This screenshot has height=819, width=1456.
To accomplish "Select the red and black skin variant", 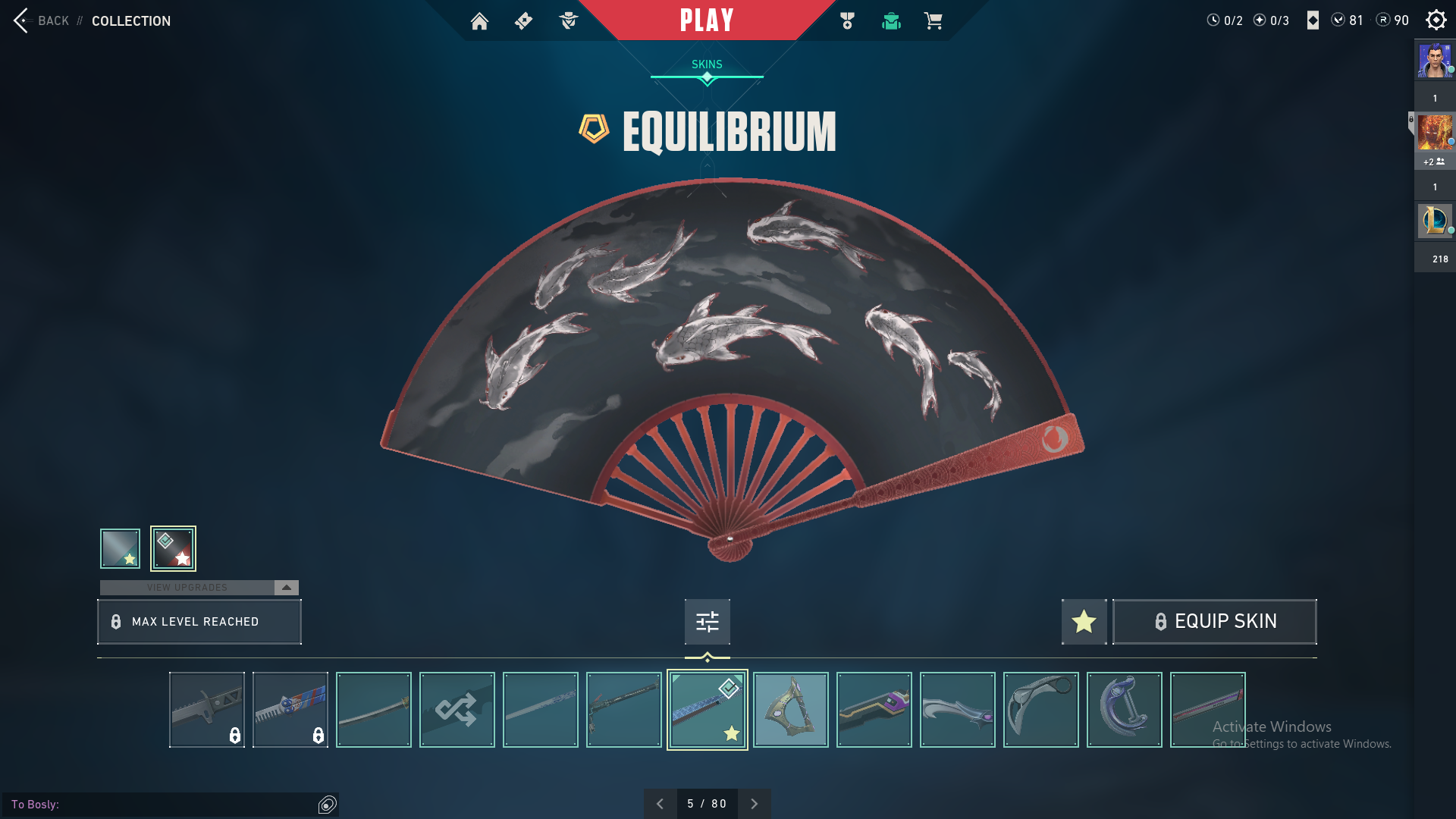I will tap(173, 548).
